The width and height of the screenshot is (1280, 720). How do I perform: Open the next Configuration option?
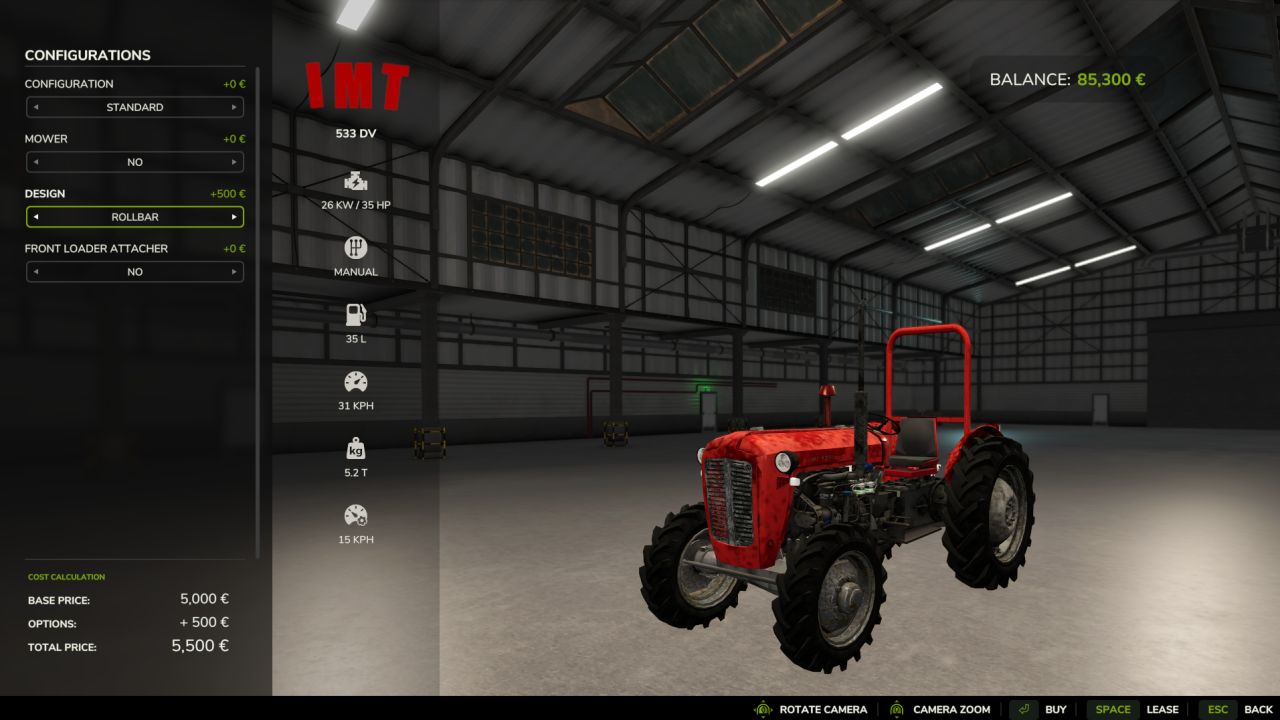coord(237,107)
